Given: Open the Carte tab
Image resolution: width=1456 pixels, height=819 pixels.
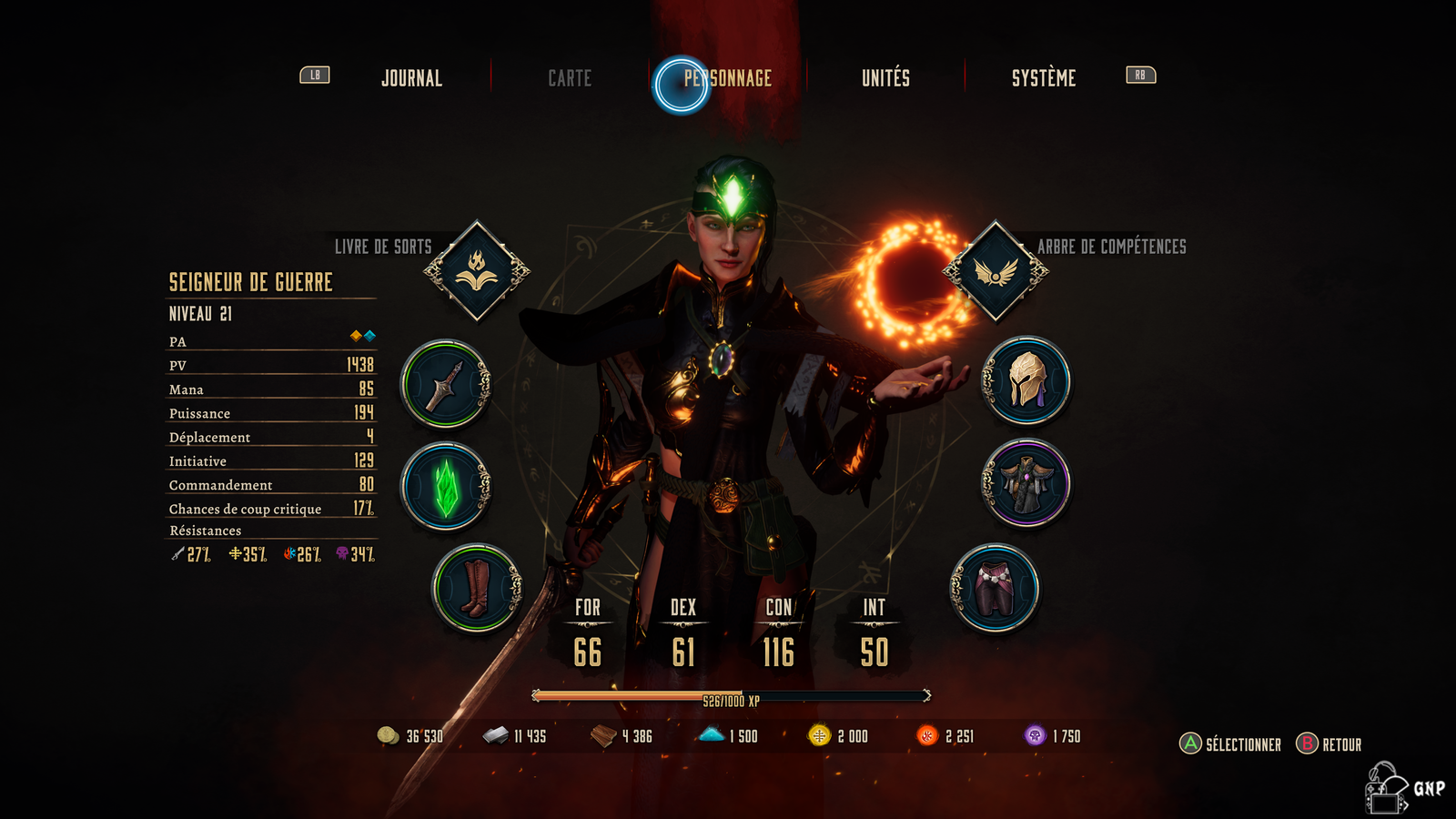Looking at the screenshot, I should 570,78.
